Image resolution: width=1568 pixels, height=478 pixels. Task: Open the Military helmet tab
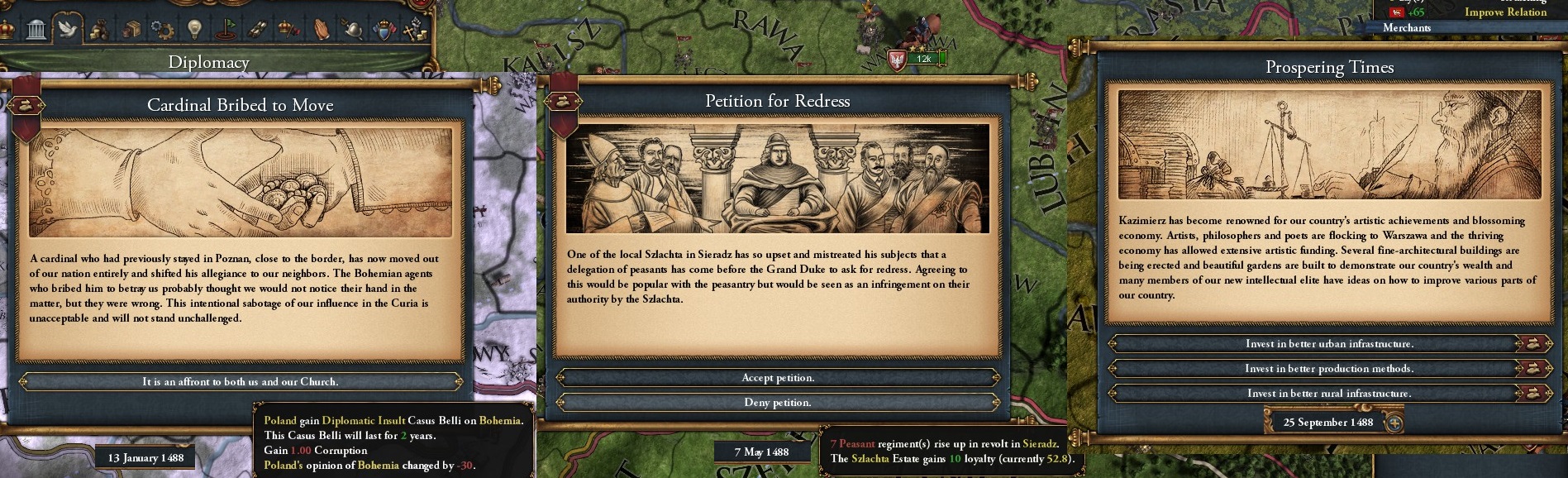coord(352,31)
